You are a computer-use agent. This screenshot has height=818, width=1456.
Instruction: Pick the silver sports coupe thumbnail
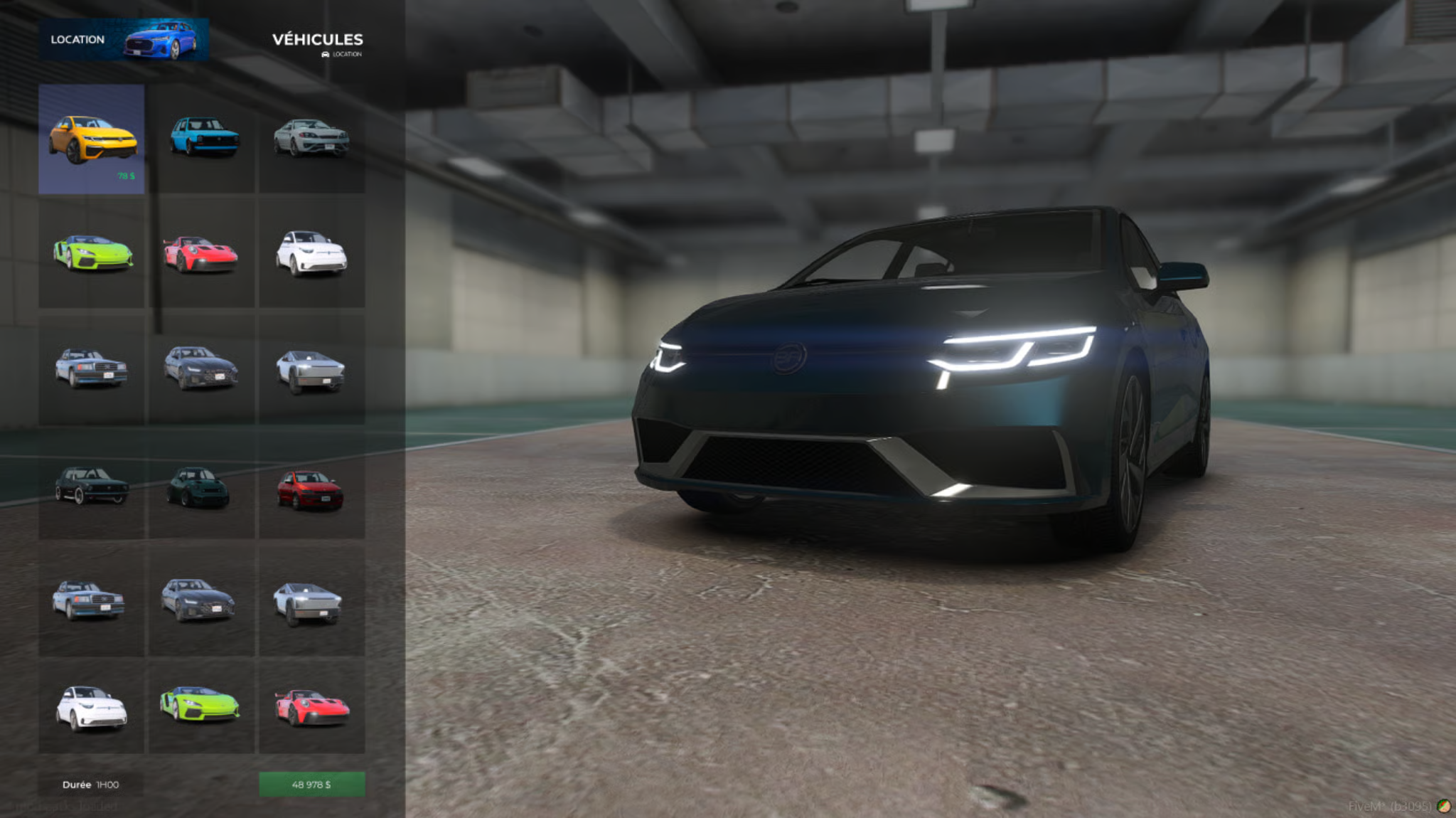311,137
